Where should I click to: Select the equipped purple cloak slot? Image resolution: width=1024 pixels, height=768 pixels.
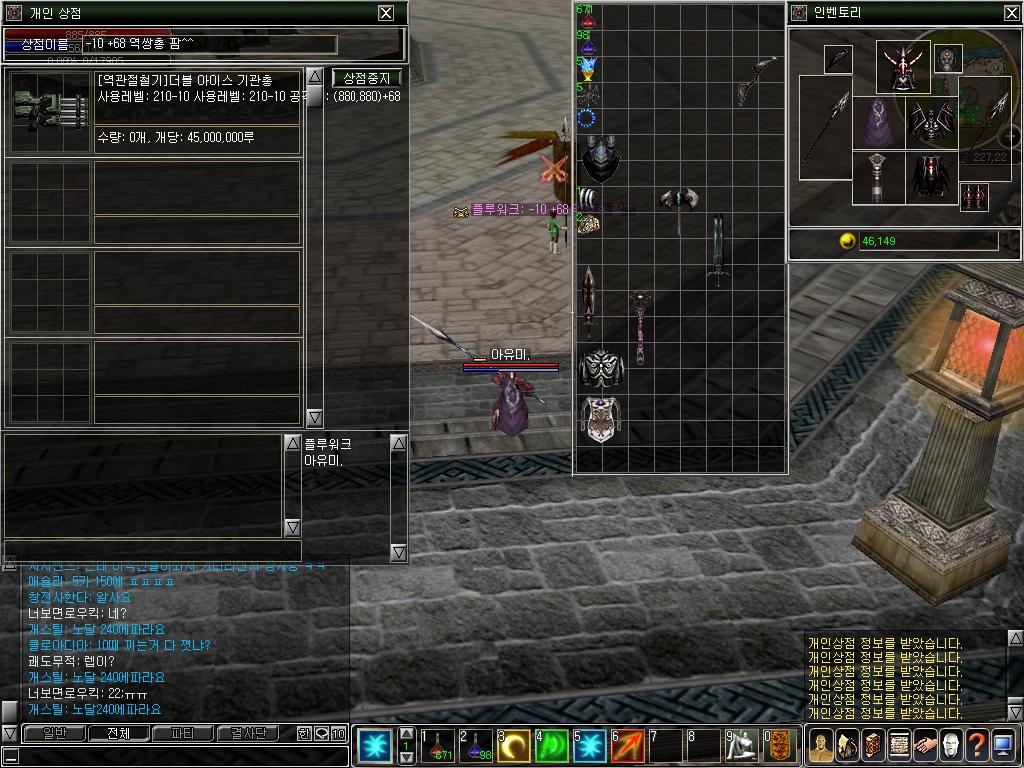tap(878, 122)
